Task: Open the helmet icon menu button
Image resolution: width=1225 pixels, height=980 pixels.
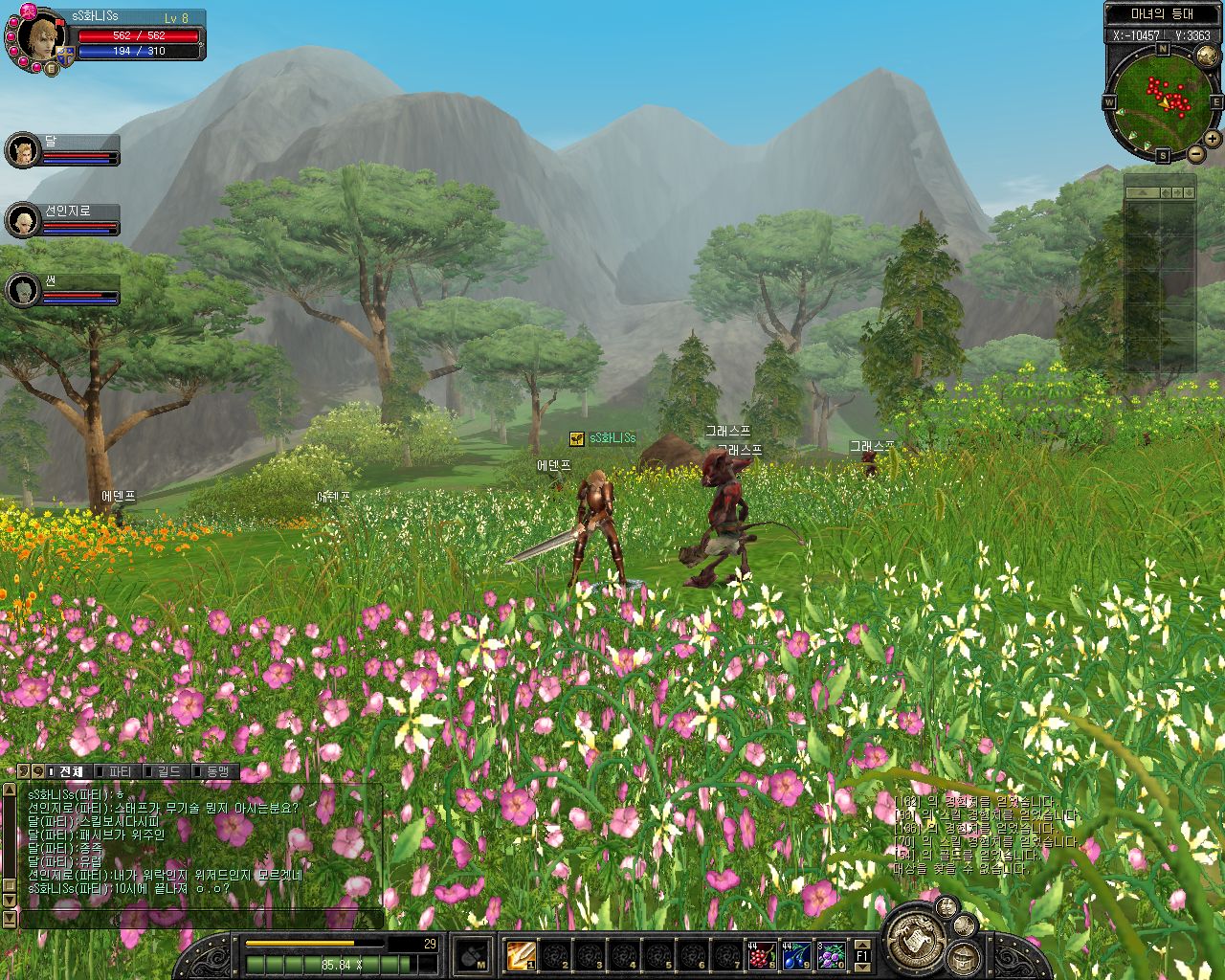Action: 963,958
